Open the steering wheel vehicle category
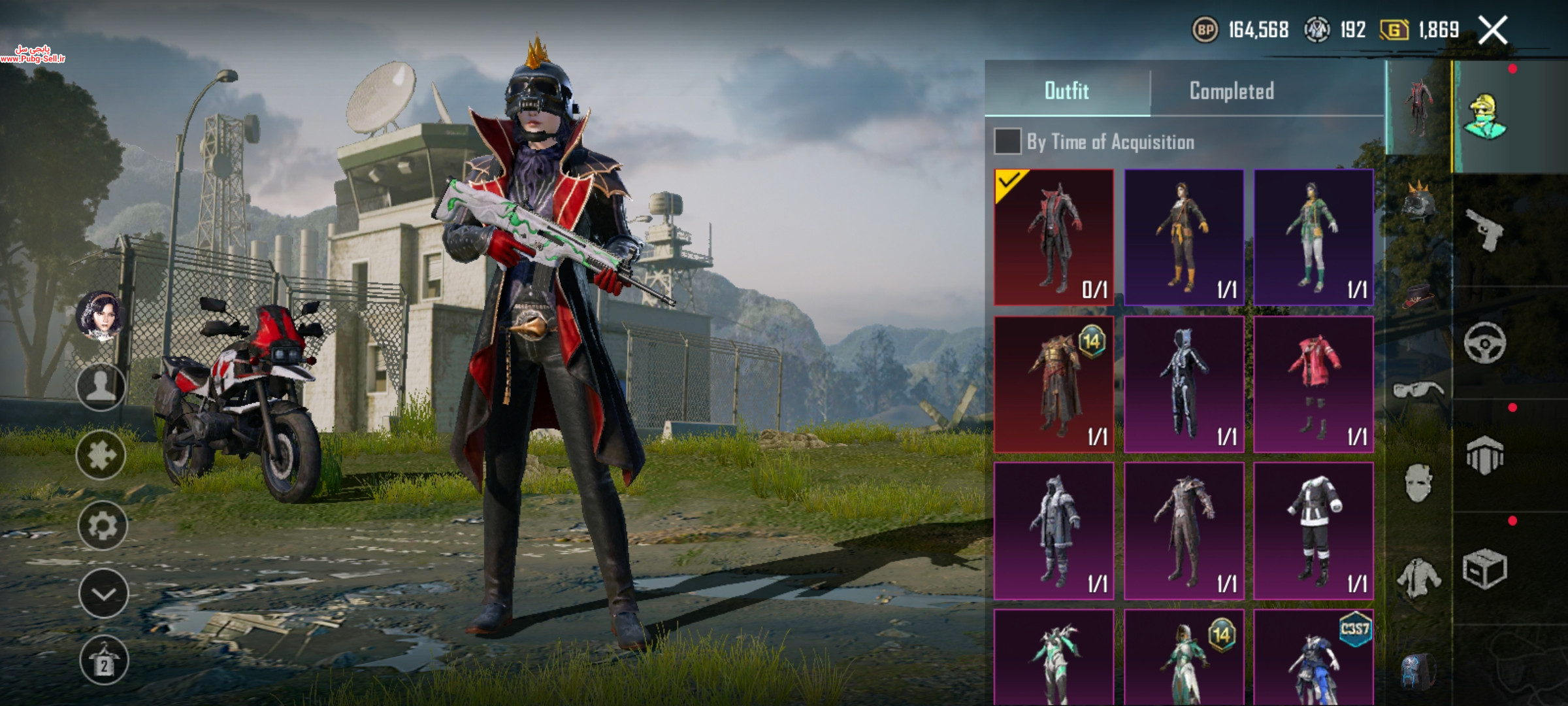The image size is (1568, 706). [x=1484, y=343]
